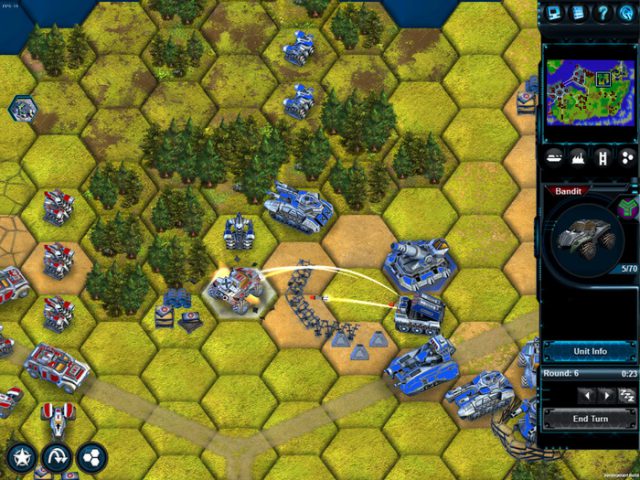Click the End Turn button
This screenshot has width=640, height=480.
pyautogui.click(x=590, y=419)
